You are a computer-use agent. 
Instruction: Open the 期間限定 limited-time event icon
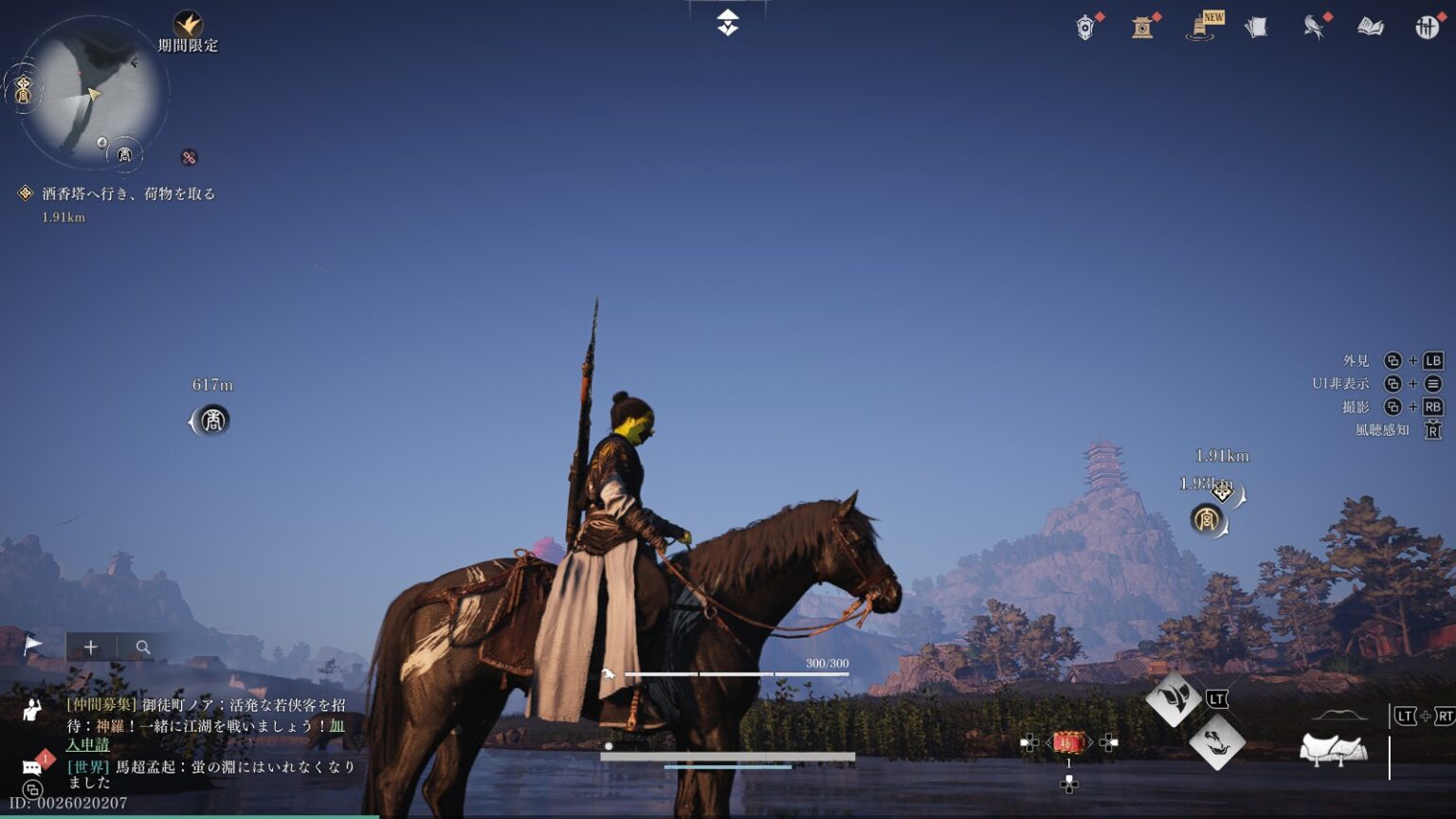[188, 26]
